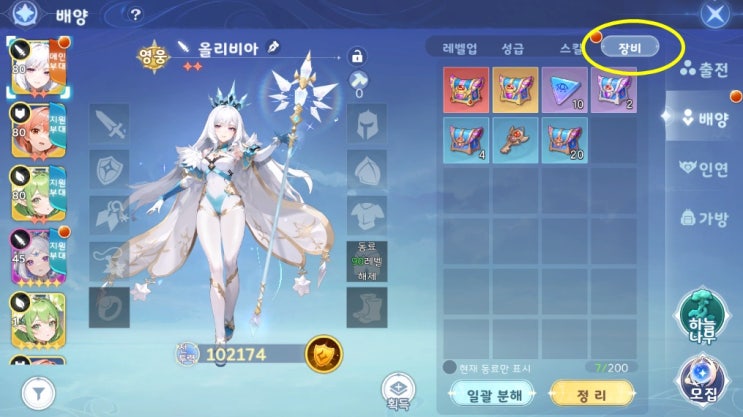
Task: Choose the blue chest stack of 20
Action: tap(564, 140)
